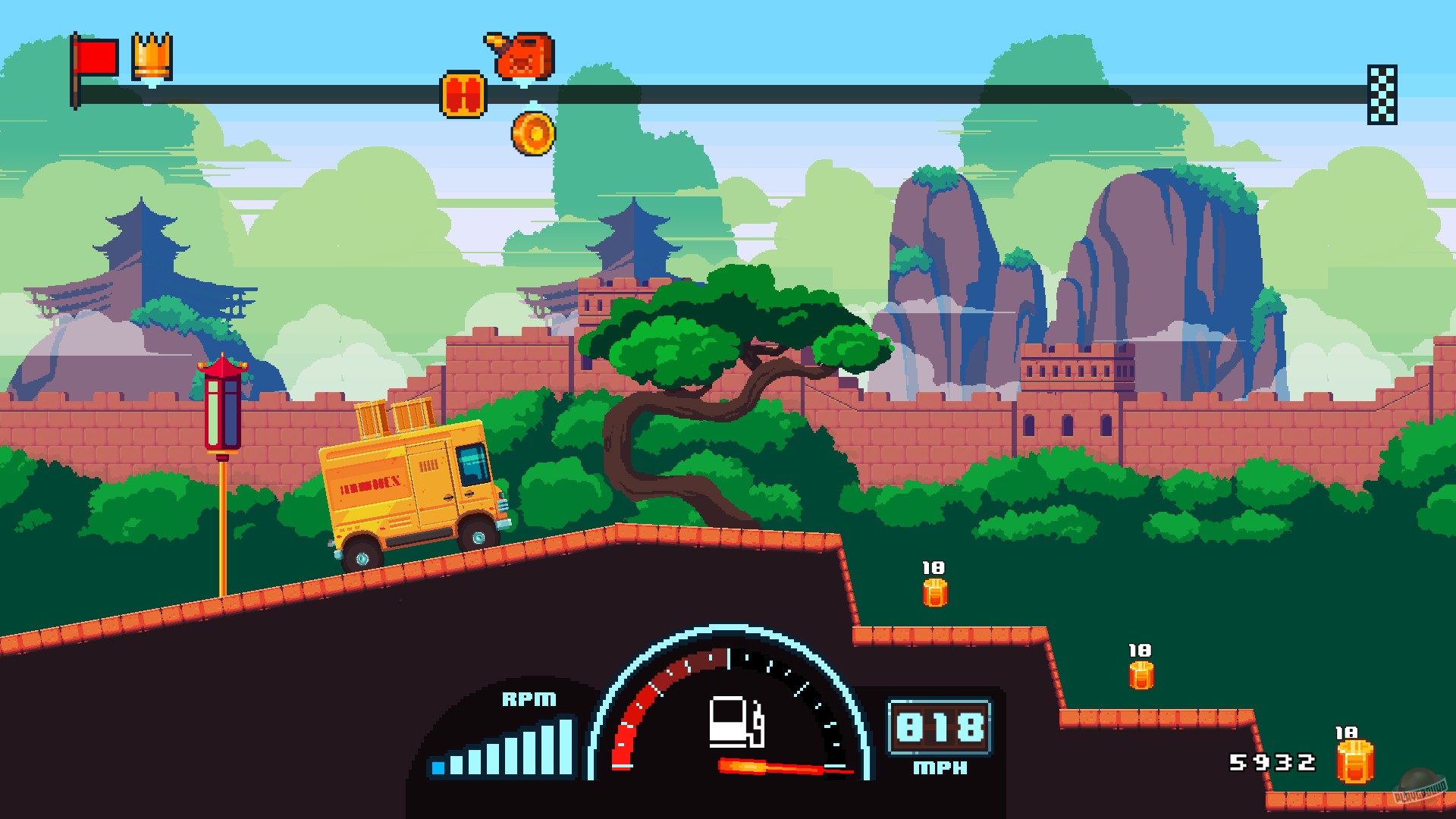This screenshot has width=1456, height=819.
Task: Toggle the MPH digital readout
Action: [x=939, y=767]
